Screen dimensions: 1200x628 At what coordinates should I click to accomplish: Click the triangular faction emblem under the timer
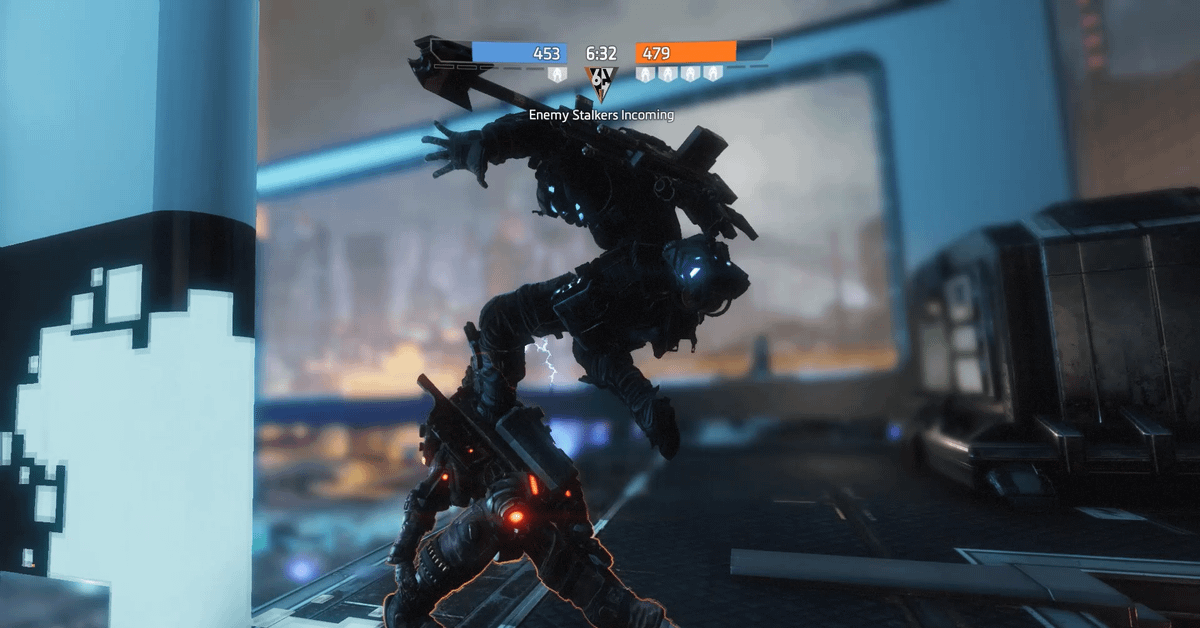600,82
